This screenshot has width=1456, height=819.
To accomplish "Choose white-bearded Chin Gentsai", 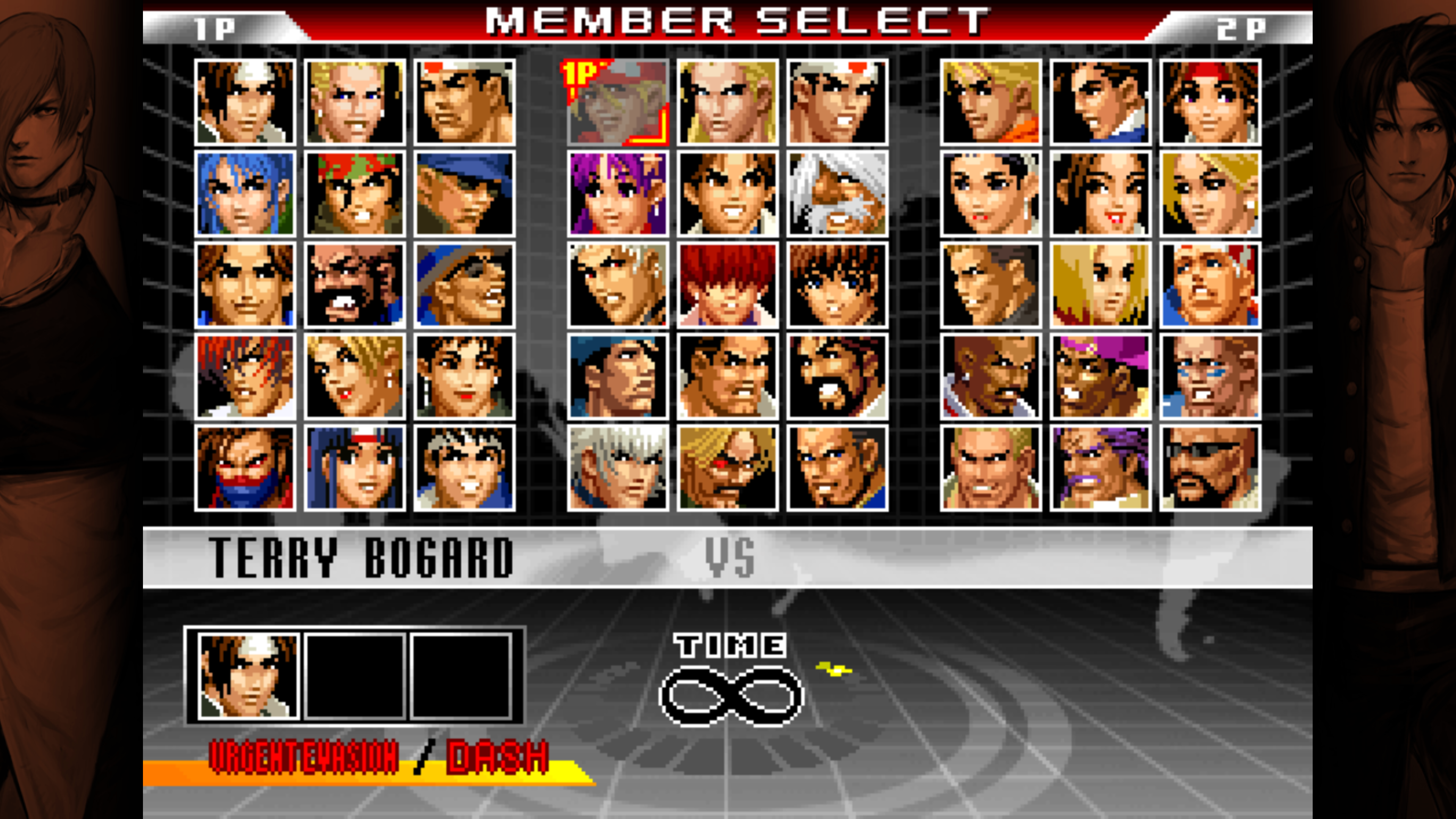I will click(x=837, y=194).
